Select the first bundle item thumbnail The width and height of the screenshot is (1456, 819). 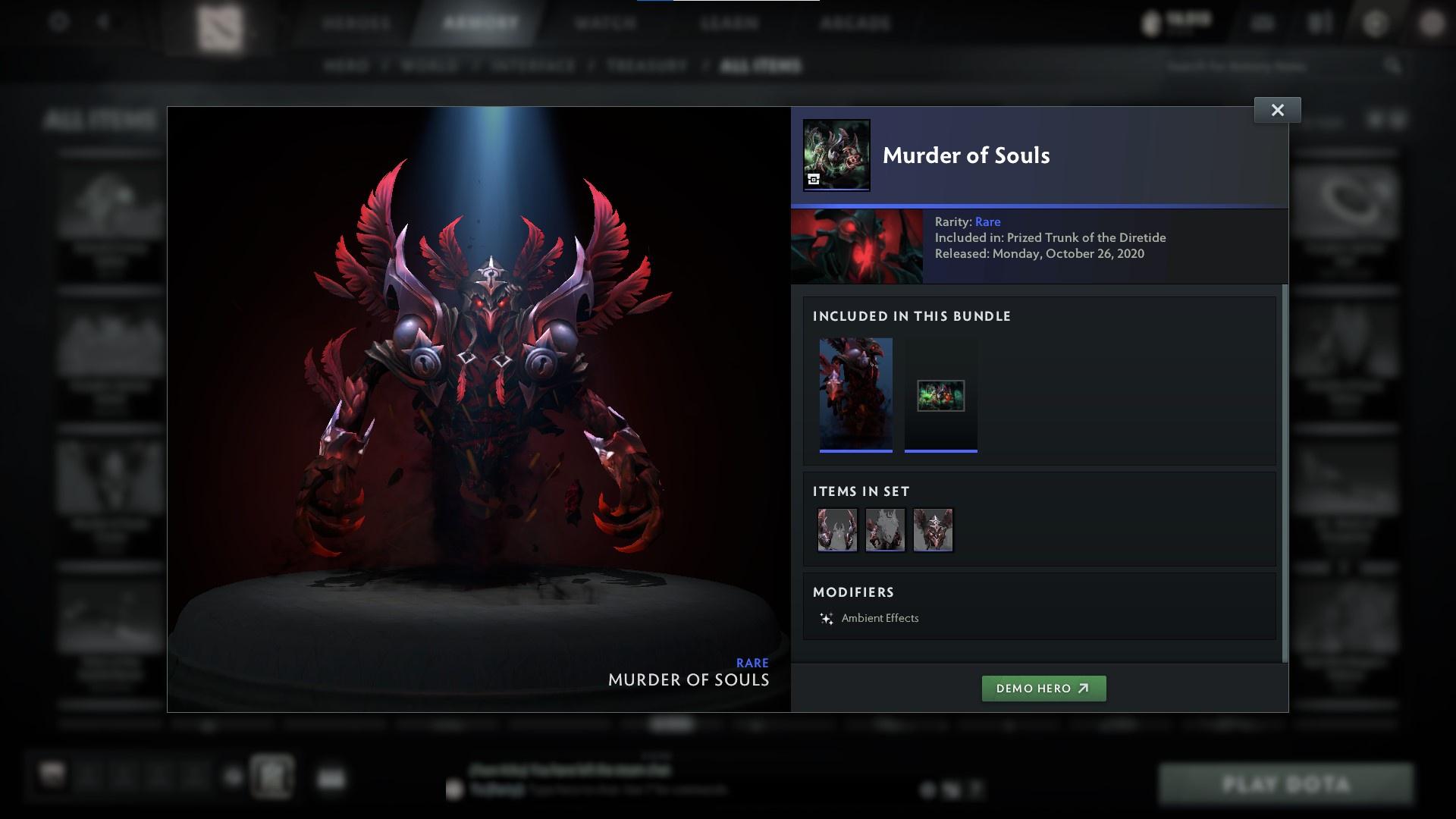pyautogui.click(x=856, y=393)
